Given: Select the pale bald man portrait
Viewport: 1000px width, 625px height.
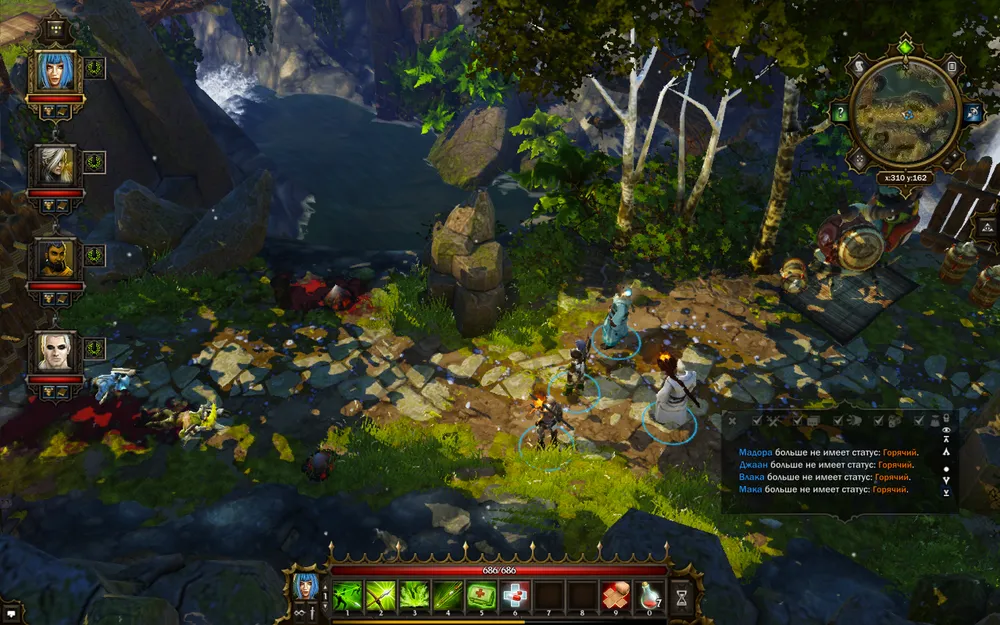Looking at the screenshot, I should [56, 351].
